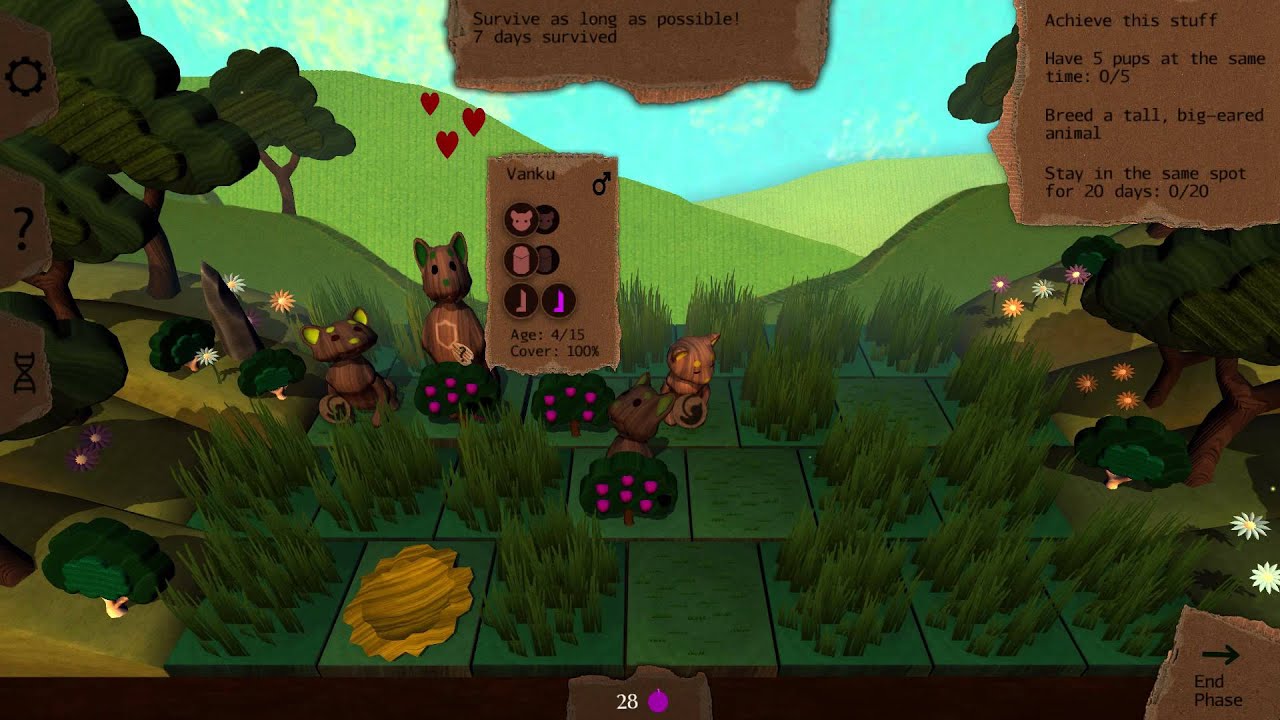Click the hourglass icon
This screenshot has height=720, width=1280.
pyautogui.click(x=25, y=372)
